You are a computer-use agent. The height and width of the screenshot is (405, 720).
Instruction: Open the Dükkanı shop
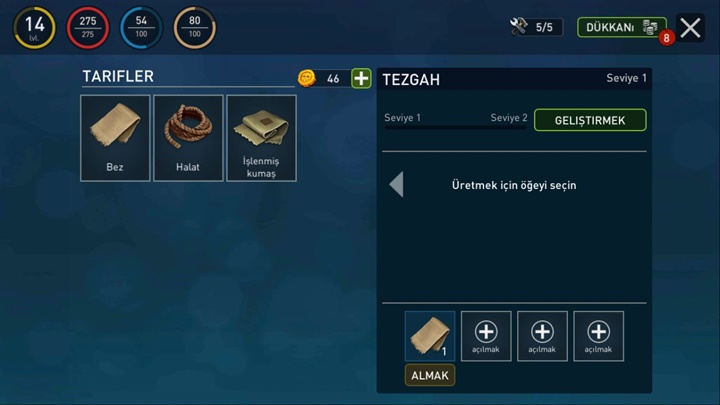pos(621,27)
